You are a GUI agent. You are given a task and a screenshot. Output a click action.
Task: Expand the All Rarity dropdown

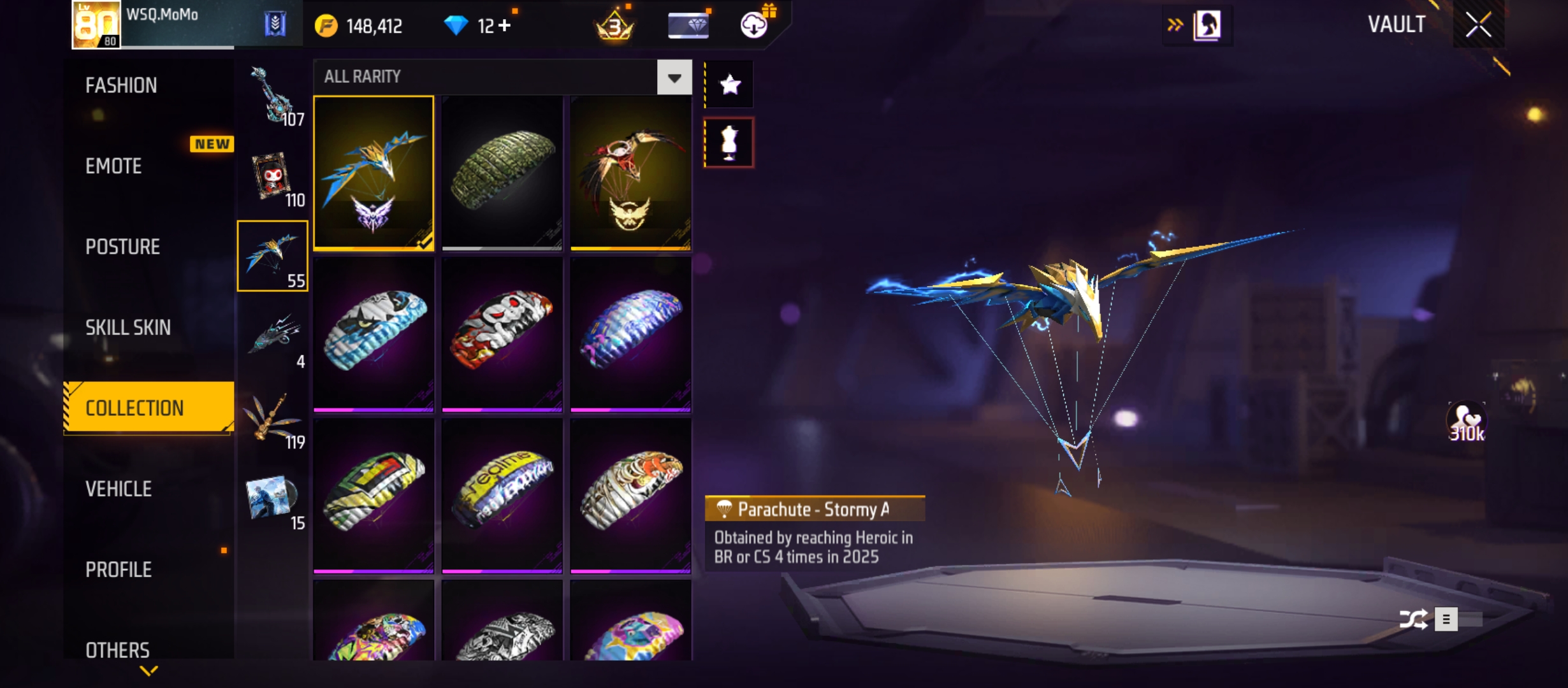674,77
